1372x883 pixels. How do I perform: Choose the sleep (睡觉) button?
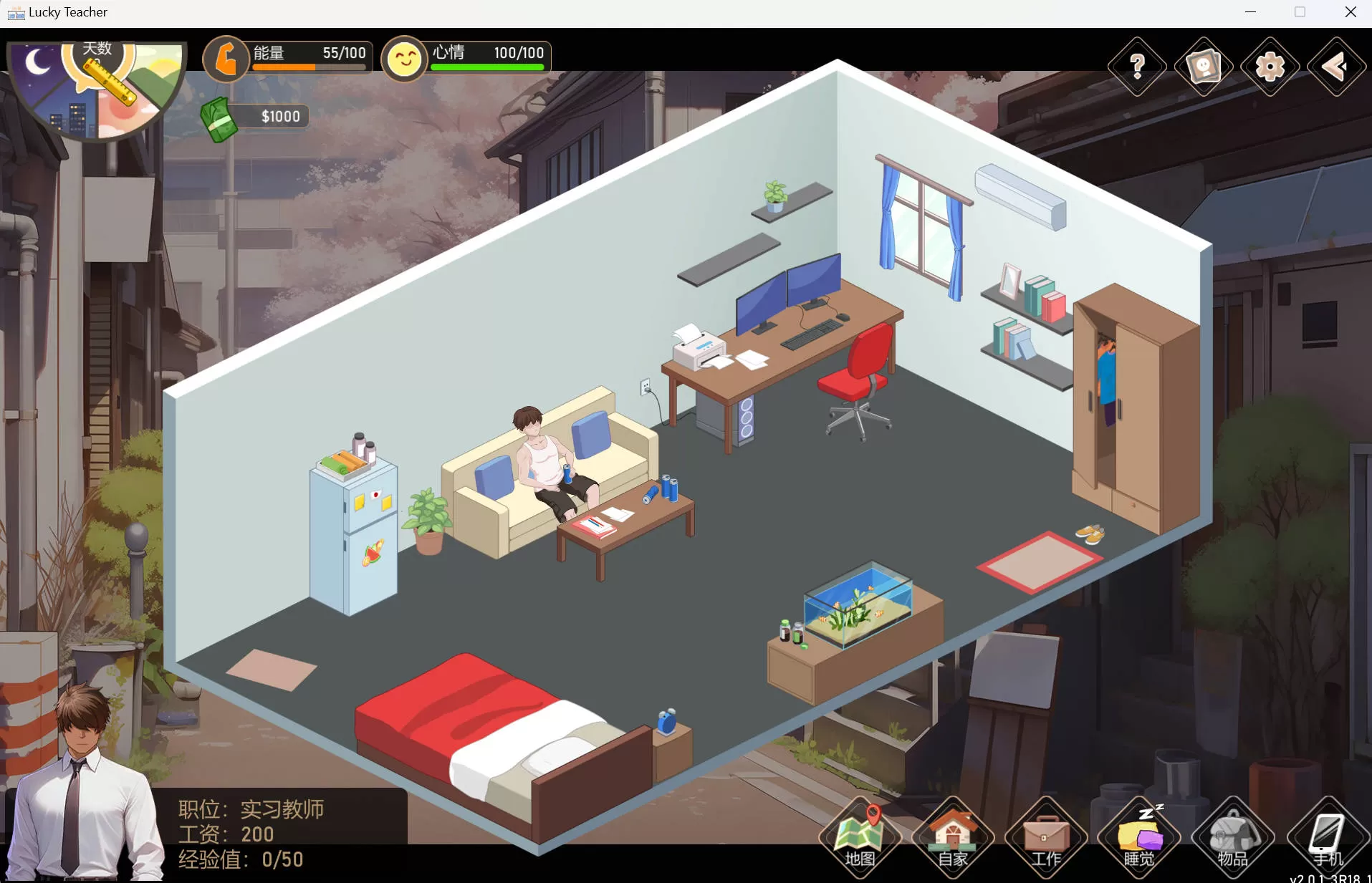coord(1139,838)
